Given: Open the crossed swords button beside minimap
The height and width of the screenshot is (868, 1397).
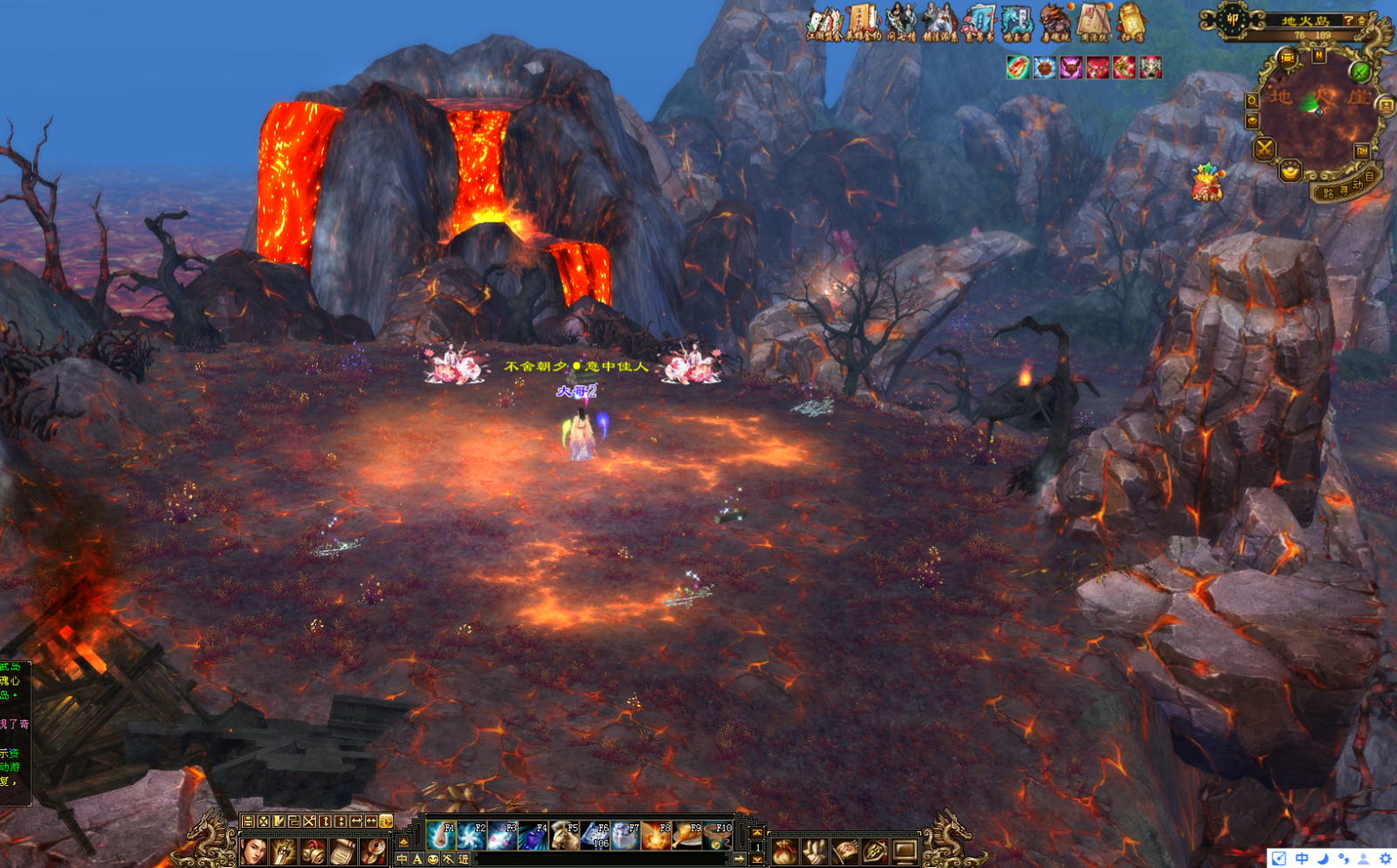Looking at the screenshot, I should coord(1264,149).
